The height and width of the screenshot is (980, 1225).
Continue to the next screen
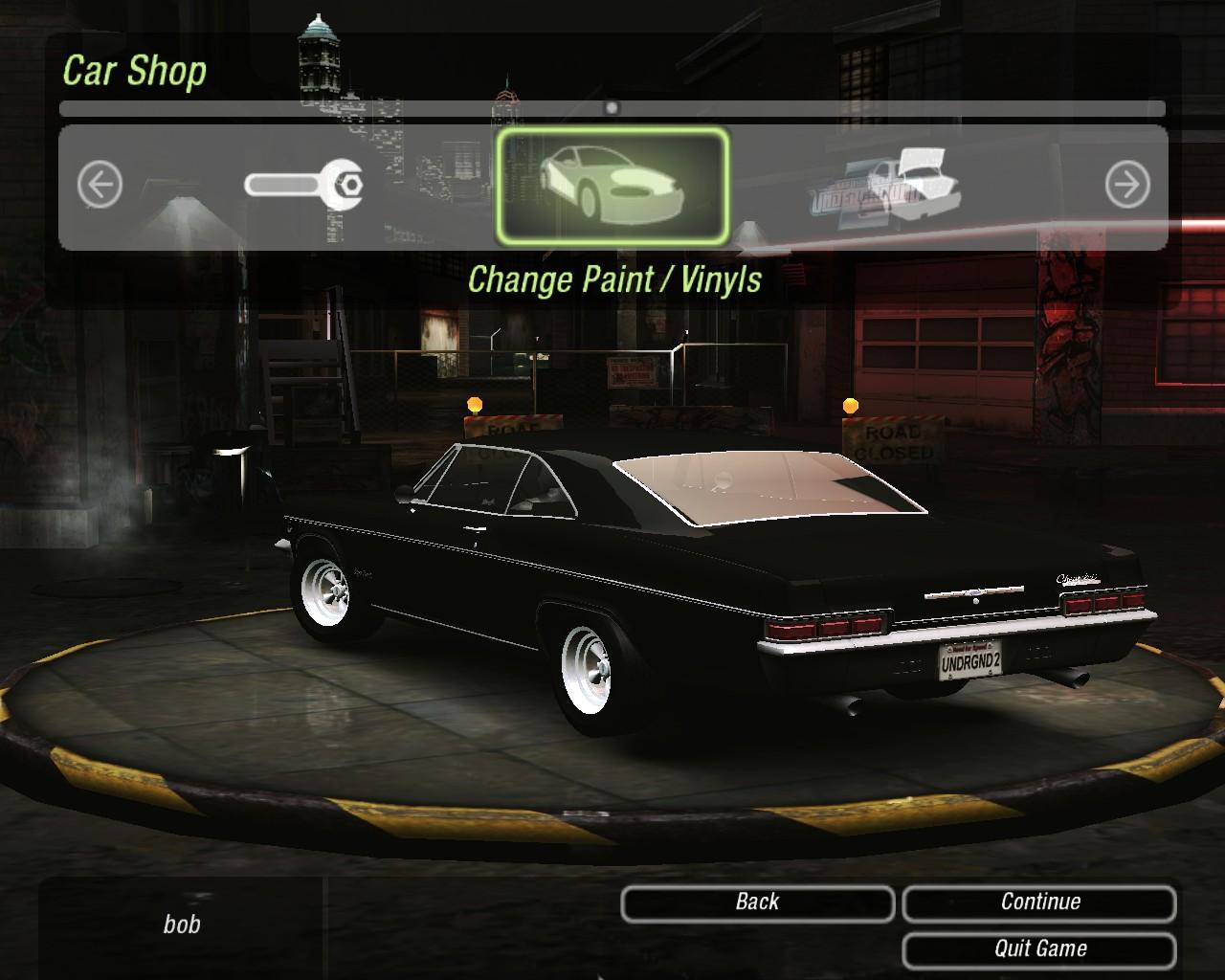[1039, 902]
